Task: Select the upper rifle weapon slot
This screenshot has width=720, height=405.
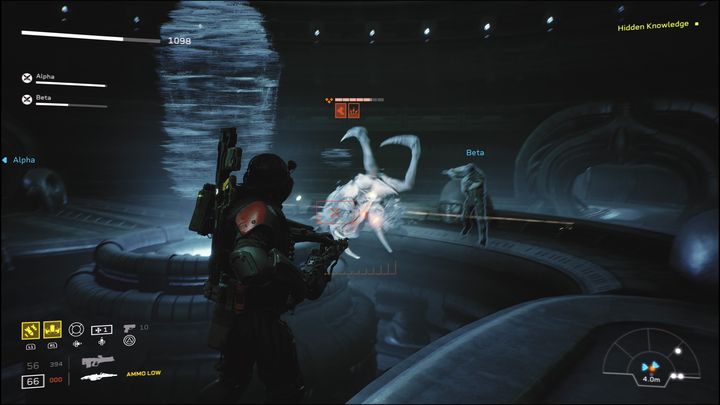Action: coord(97,360)
